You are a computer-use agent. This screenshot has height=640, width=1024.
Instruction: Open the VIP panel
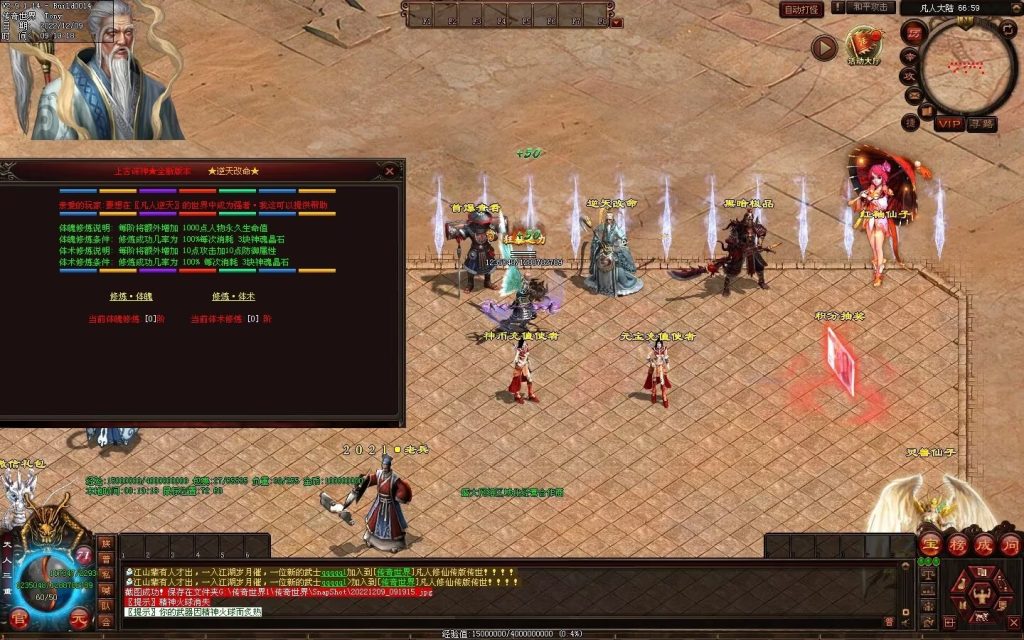tap(948, 123)
